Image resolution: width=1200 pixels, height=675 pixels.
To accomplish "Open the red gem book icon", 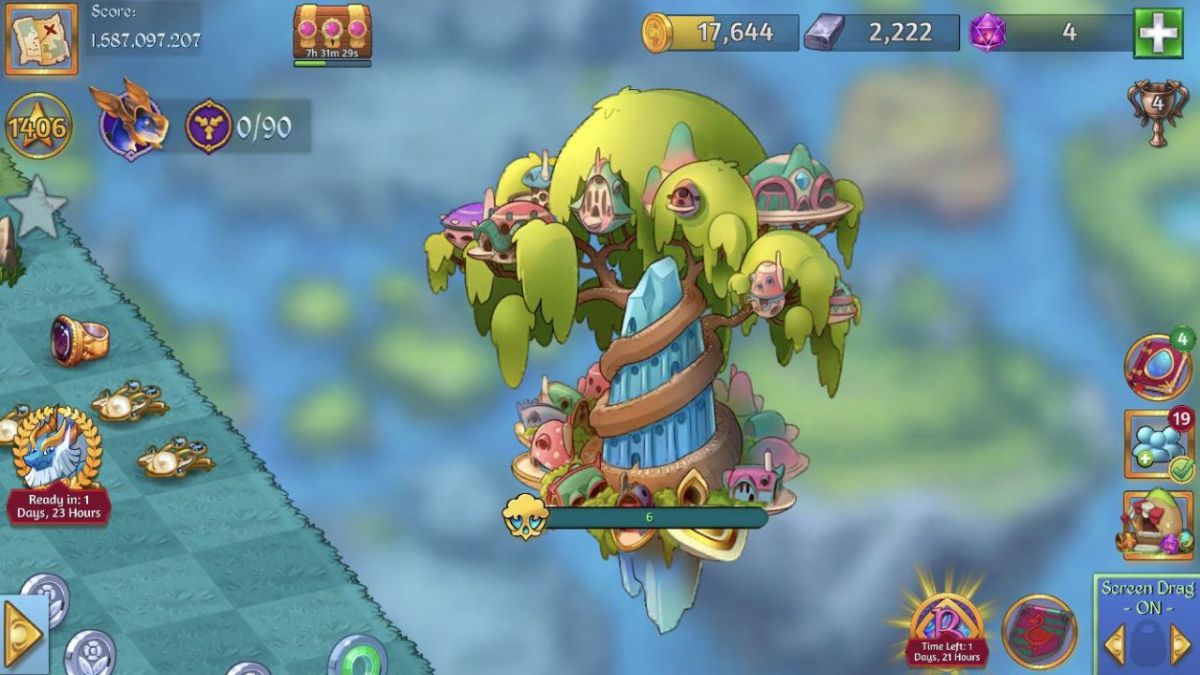I will pyautogui.click(x=1157, y=367).
